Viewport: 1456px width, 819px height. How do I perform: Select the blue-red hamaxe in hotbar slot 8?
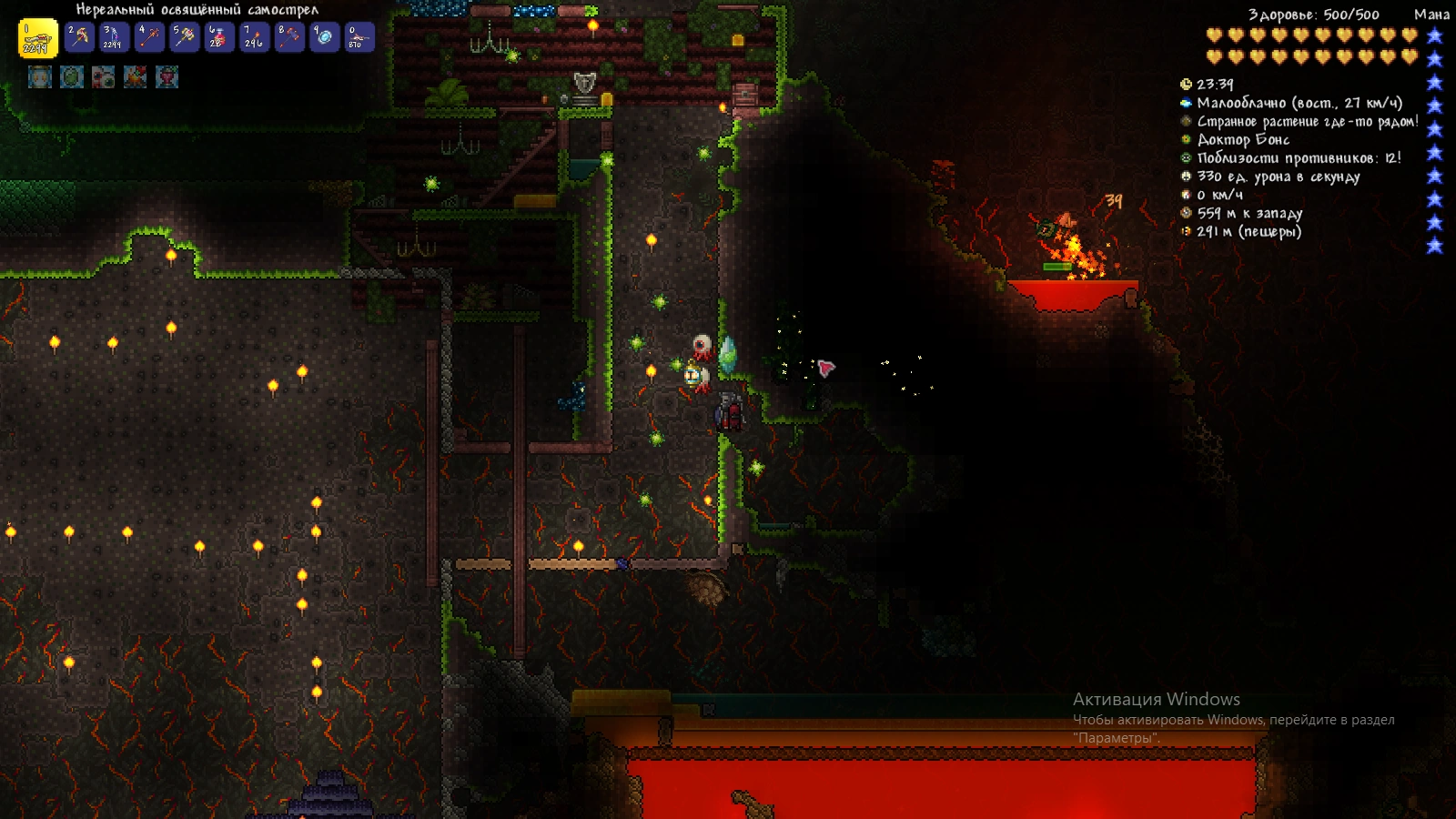pos(289,38)
